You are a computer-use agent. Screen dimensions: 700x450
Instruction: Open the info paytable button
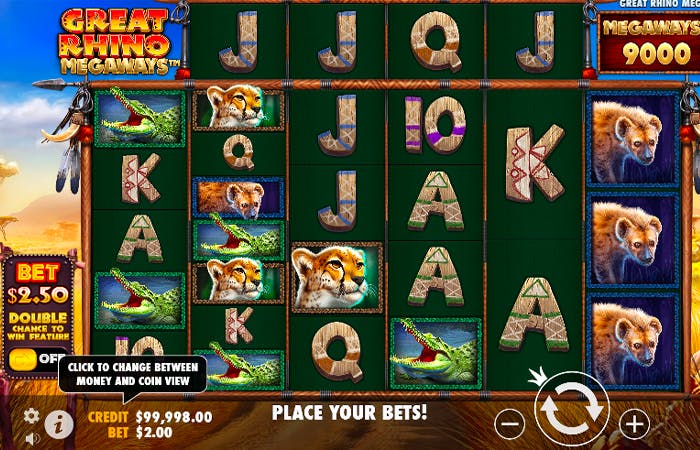click(x=59, y=424)
